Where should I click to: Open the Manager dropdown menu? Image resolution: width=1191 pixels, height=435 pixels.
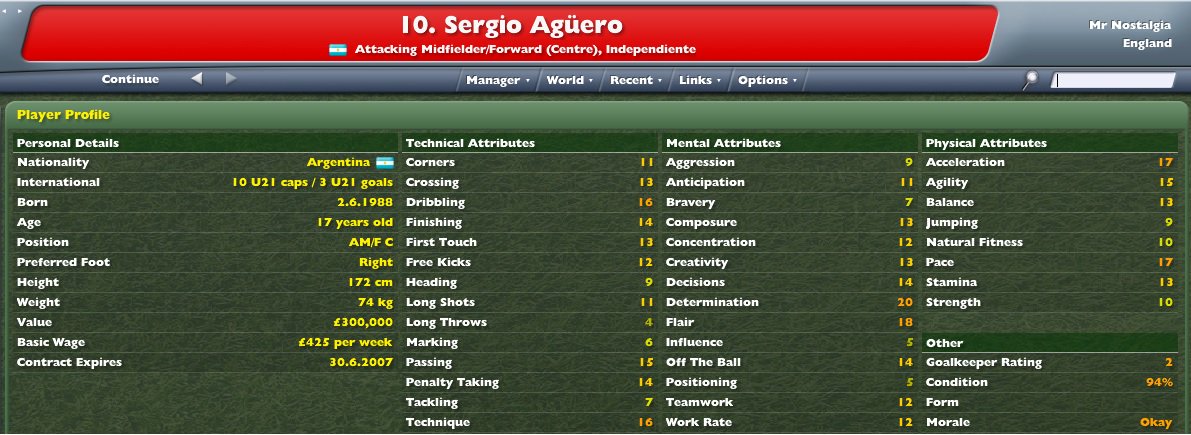(497, 80)
